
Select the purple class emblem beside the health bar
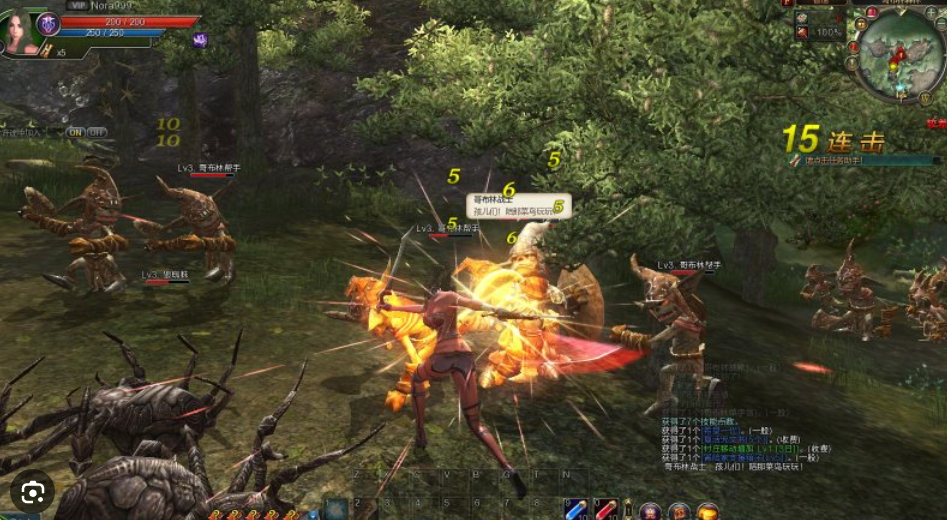[x=48, y=23]
